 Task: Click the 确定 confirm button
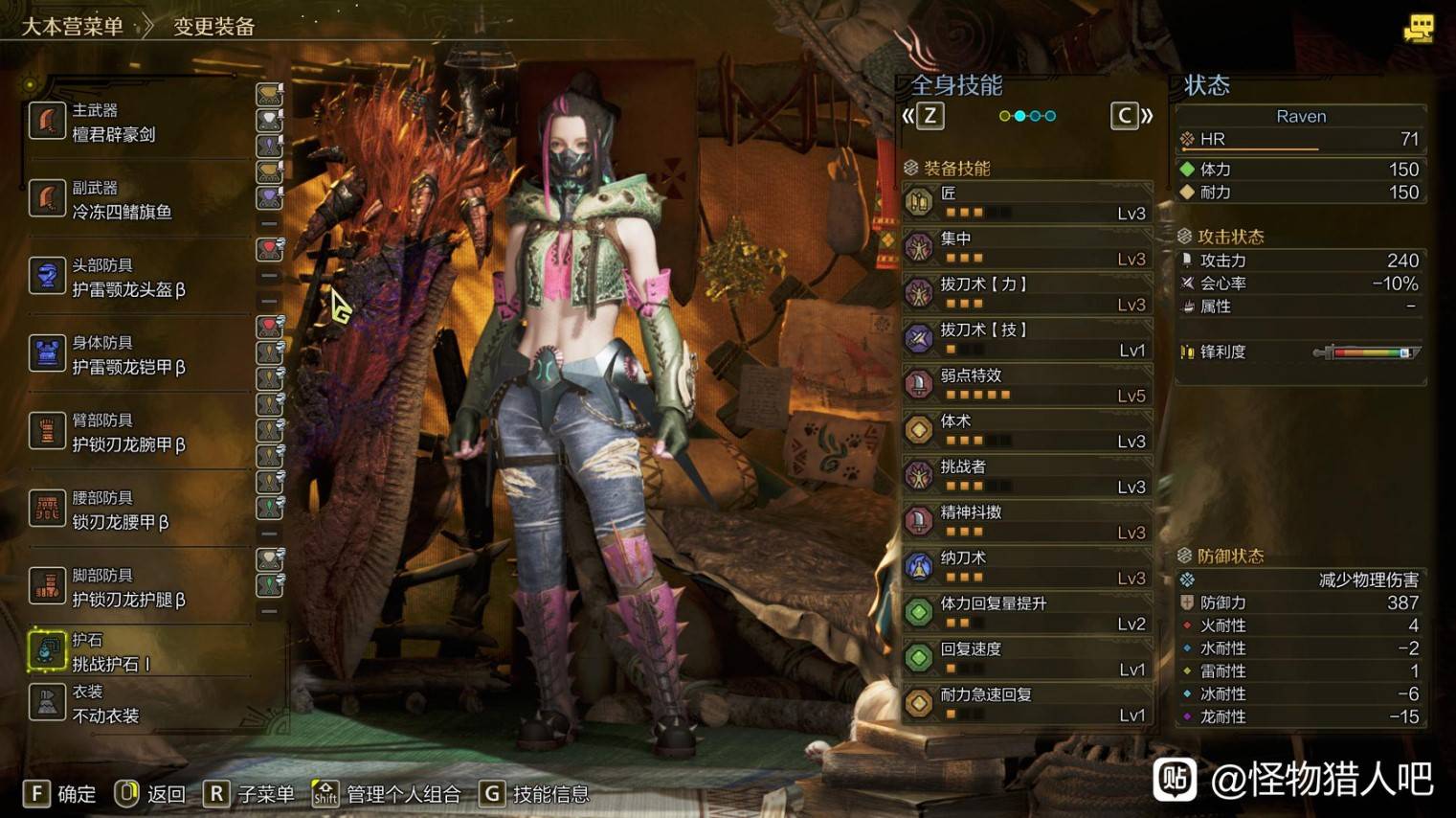(59, 794)
